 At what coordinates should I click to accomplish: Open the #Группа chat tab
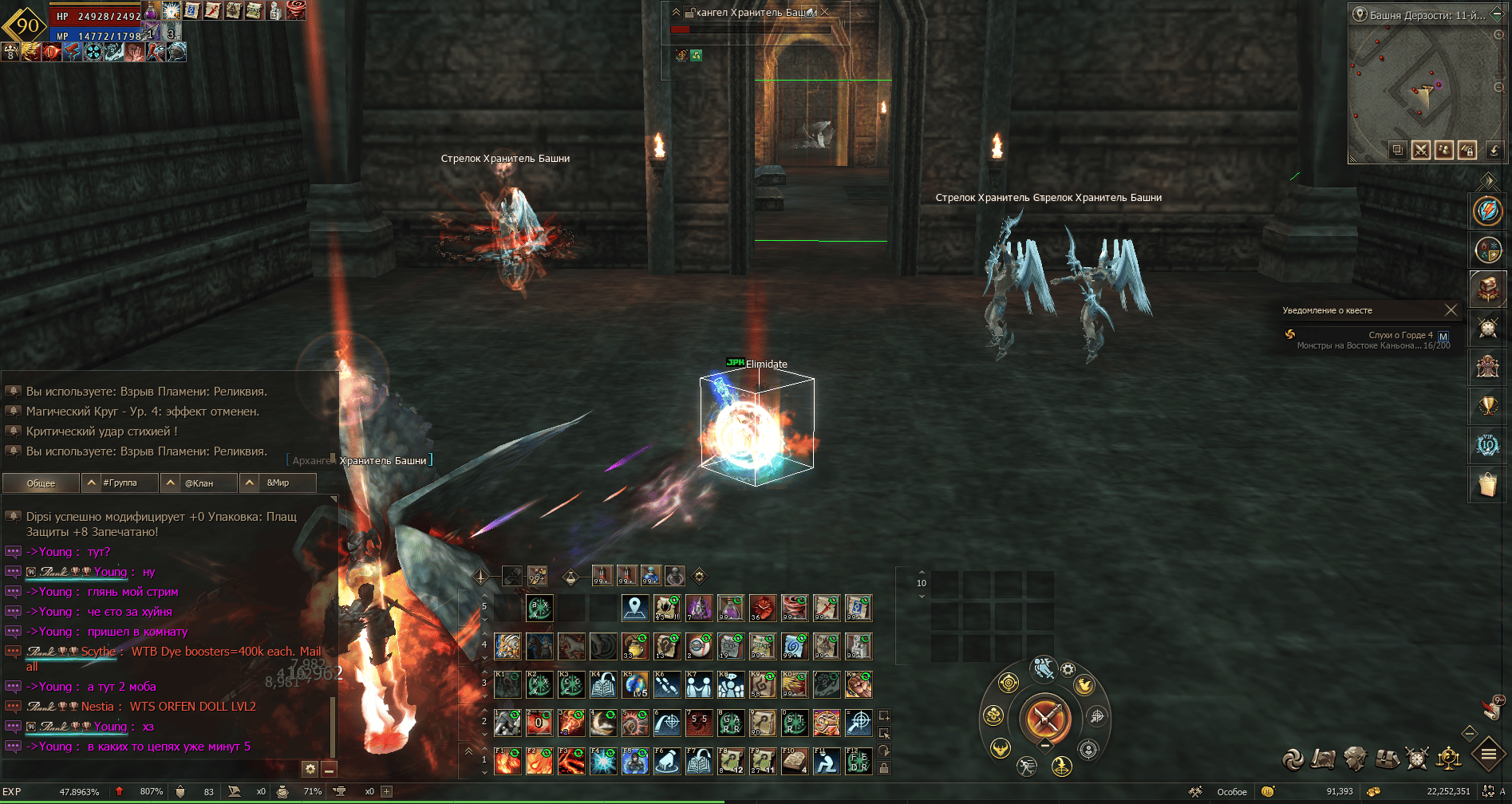pyautogui.click(x=120, y=483)
